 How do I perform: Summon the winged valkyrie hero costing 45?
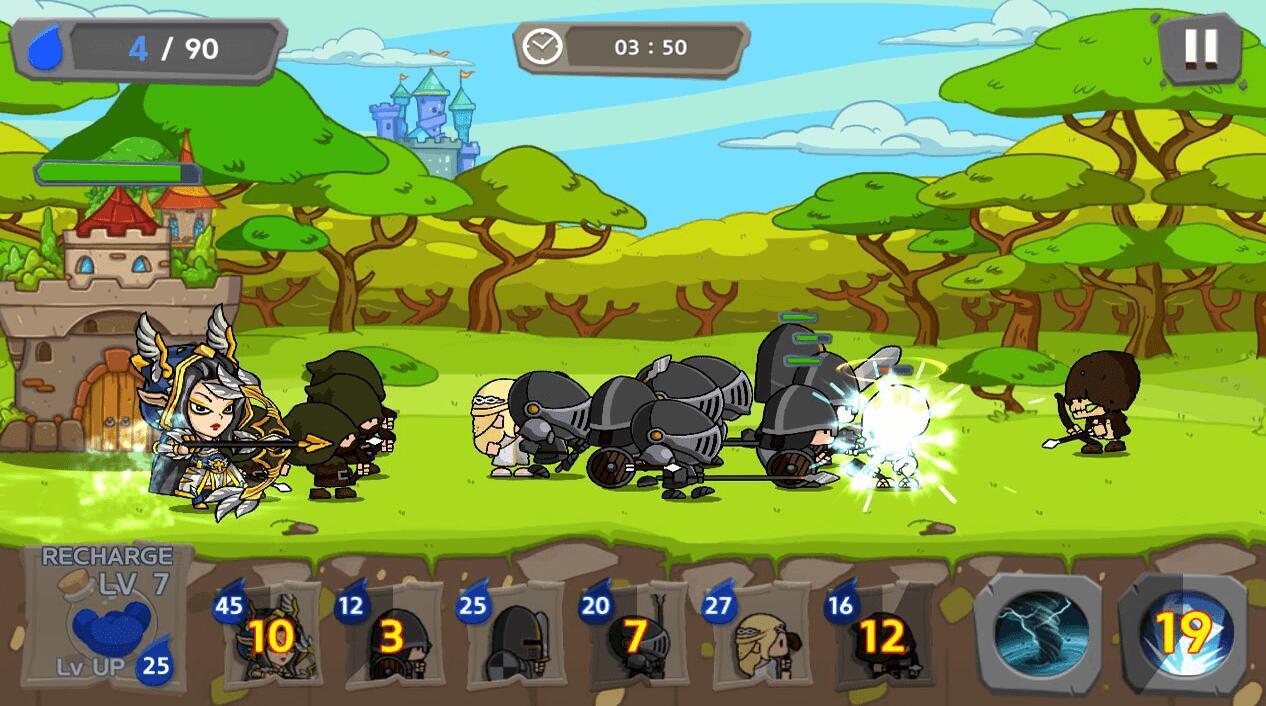tap(268, 636)
